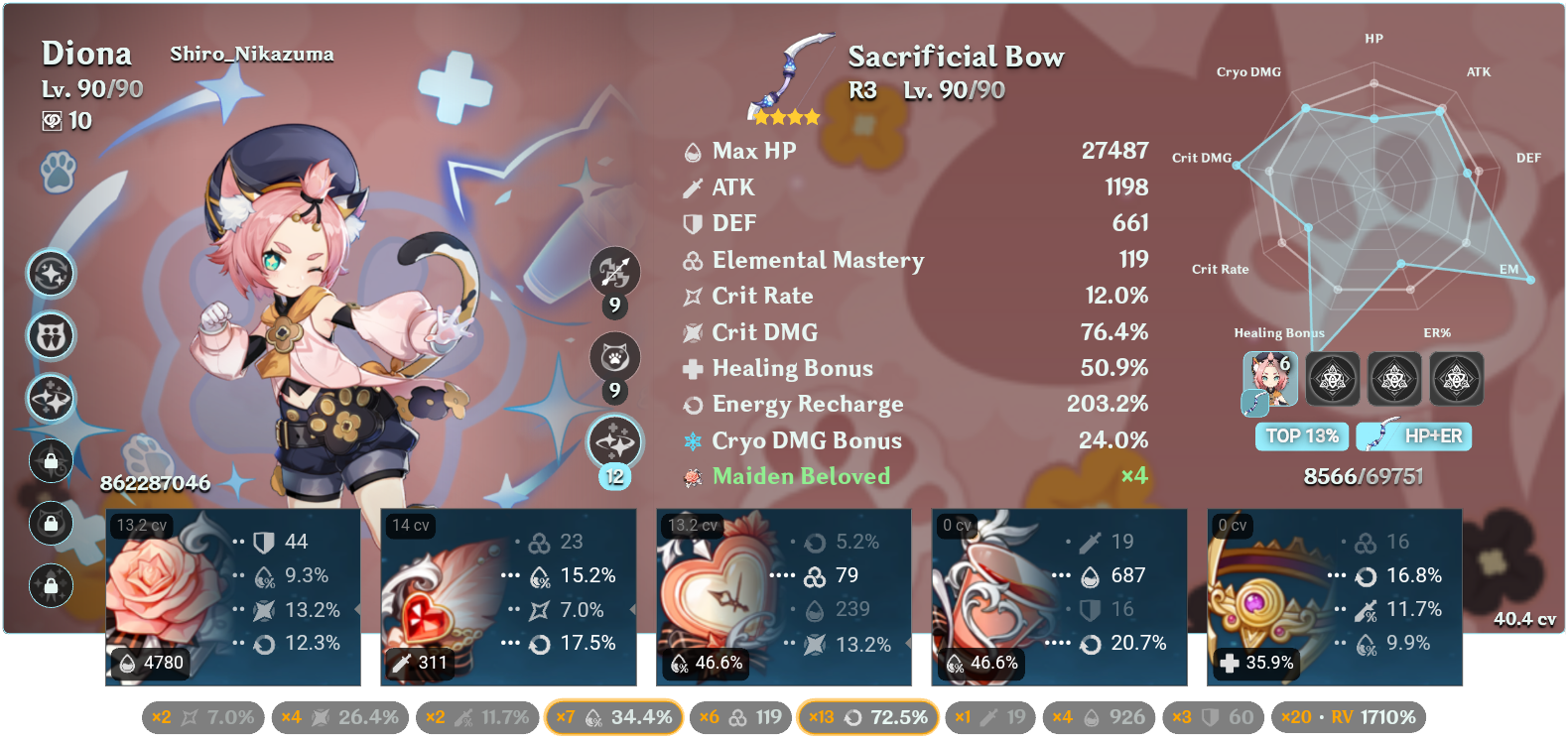Toggle the first unlocked constellation in the sidebar
Image resolution: width=1568 pixels, height=741 pixels.
[50, 275]
